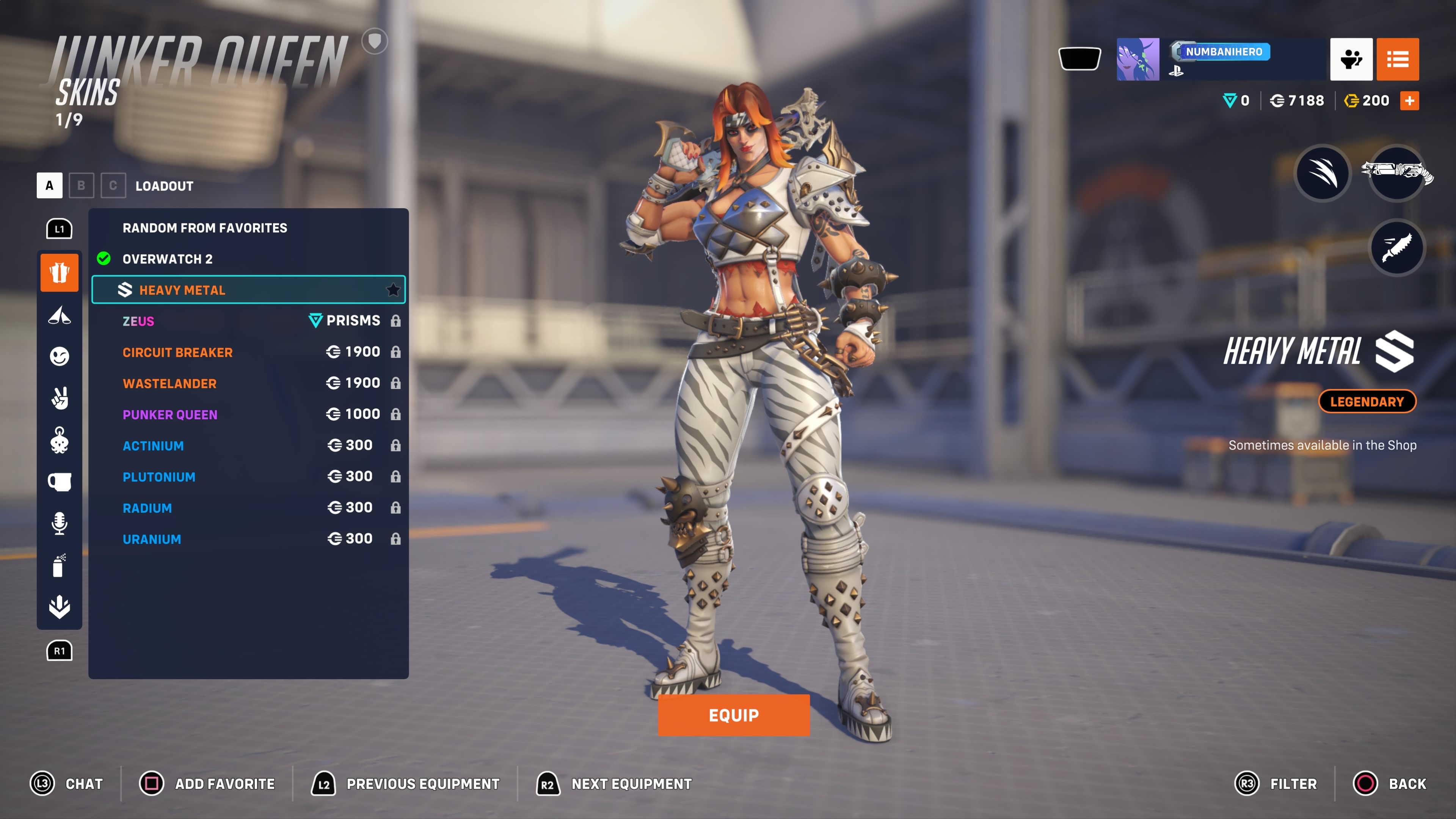Viewport: 1456px width, 819px height.
Task: Select the Wastelander skin row
Action: point(249,383)
